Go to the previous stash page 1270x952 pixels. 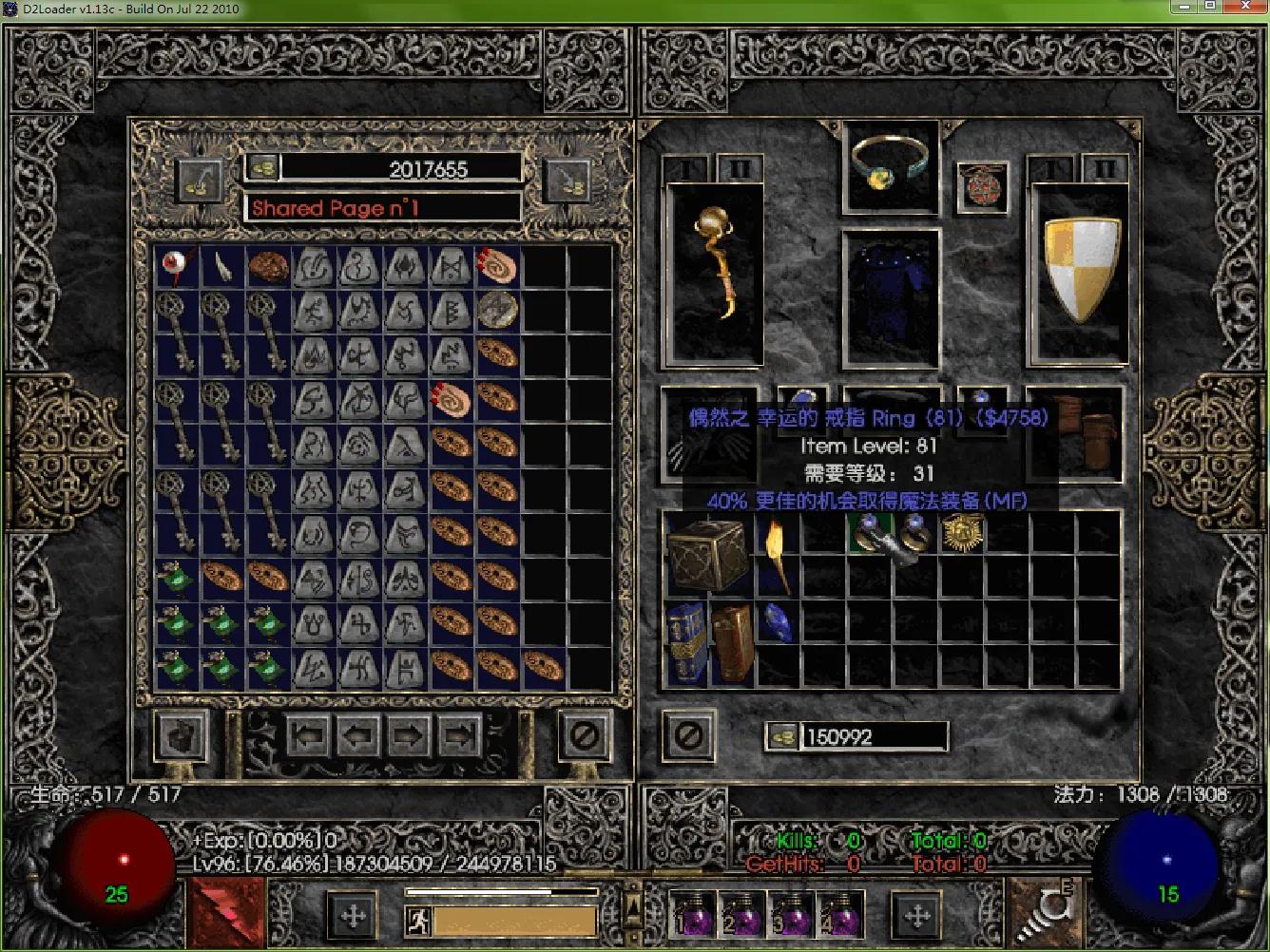point(358,735)
